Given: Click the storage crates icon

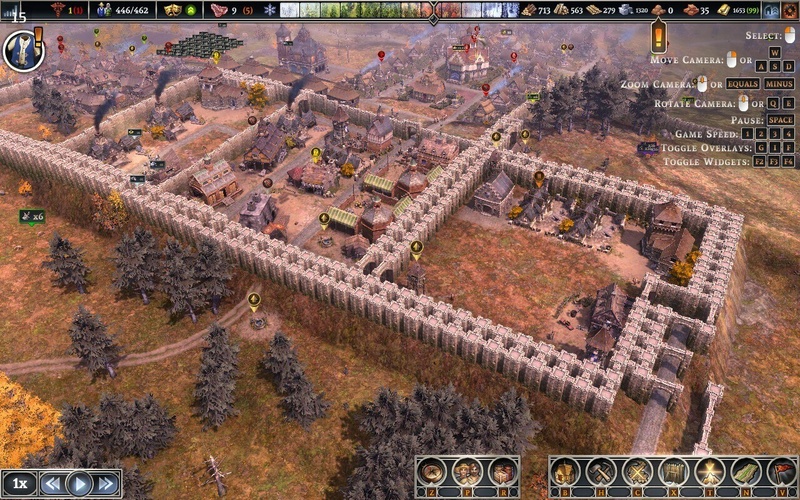Looking at the screenshot, I should [x=503, y=471].
